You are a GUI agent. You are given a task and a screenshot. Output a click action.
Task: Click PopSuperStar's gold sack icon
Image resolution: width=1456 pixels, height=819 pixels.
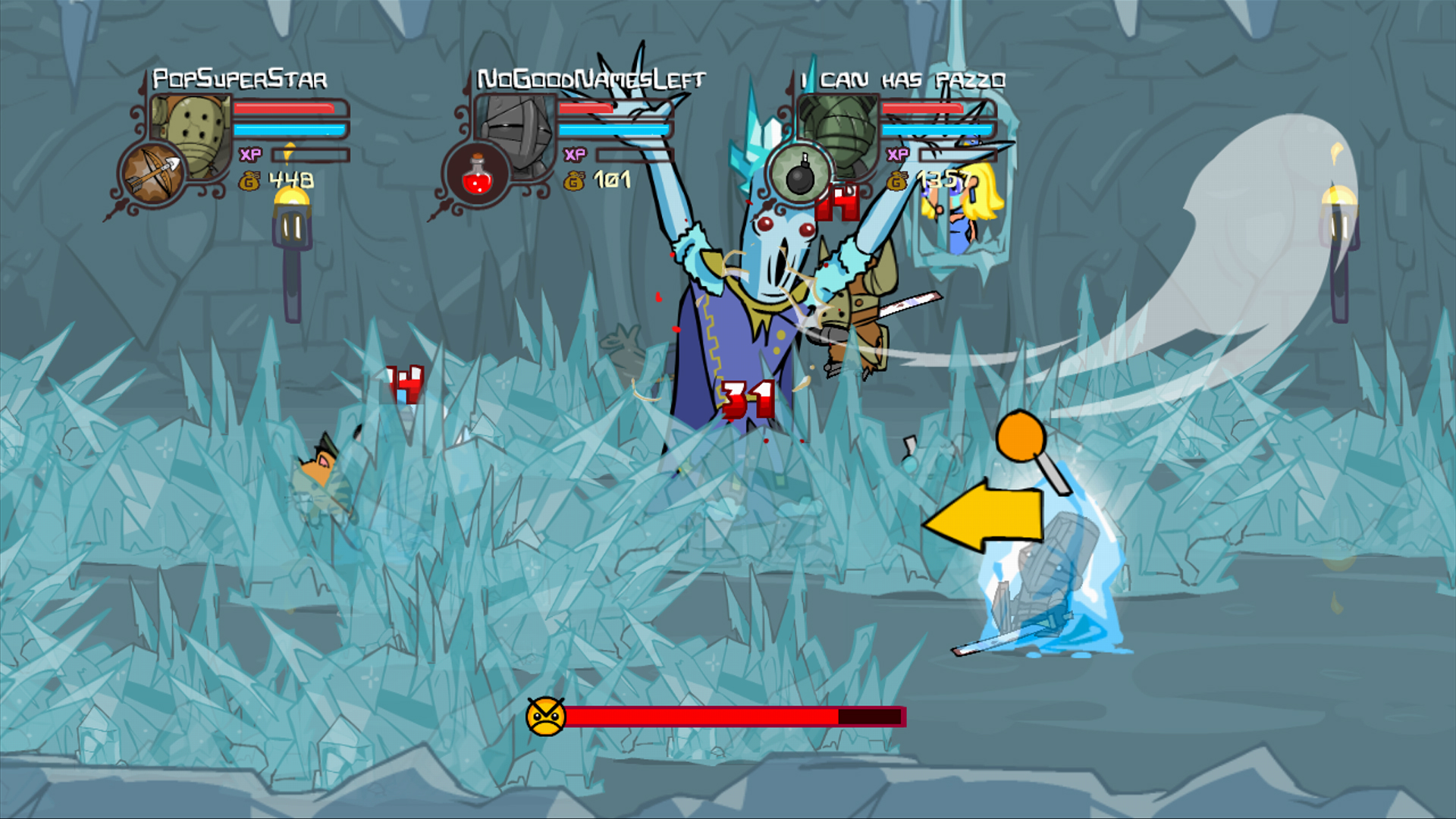(251, 182)
